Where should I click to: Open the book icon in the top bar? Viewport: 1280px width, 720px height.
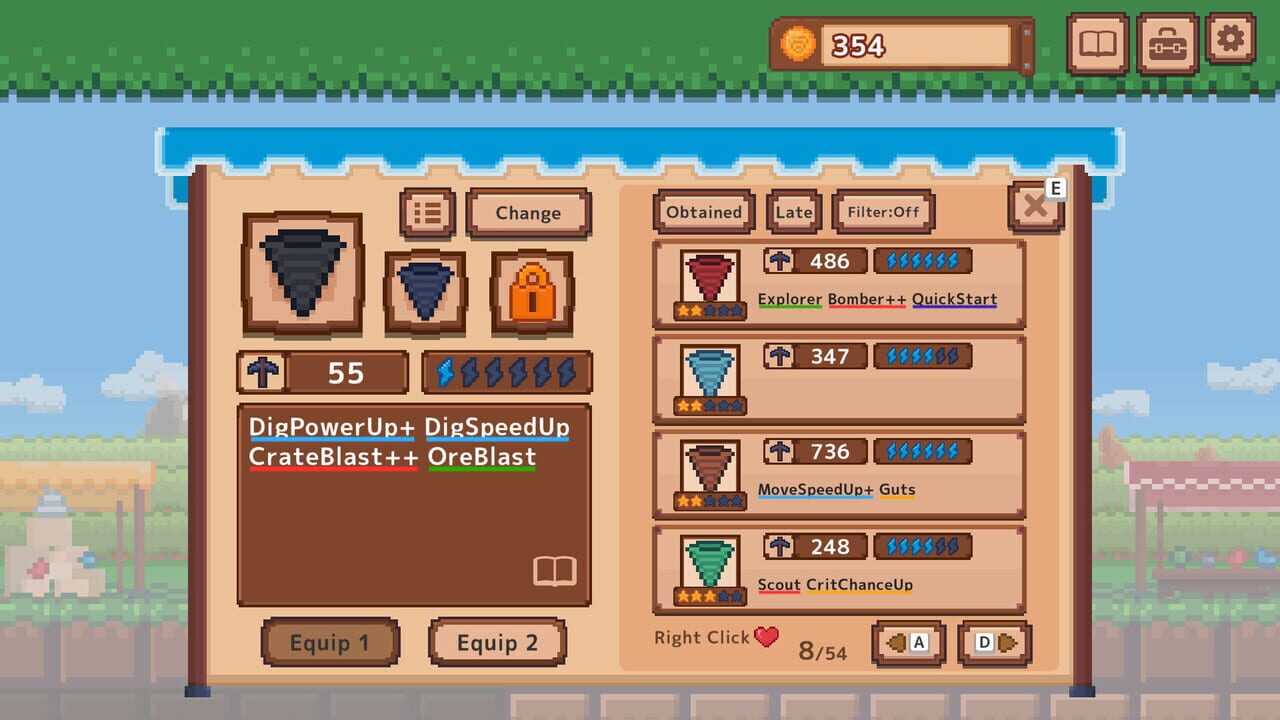(1098, 44)
